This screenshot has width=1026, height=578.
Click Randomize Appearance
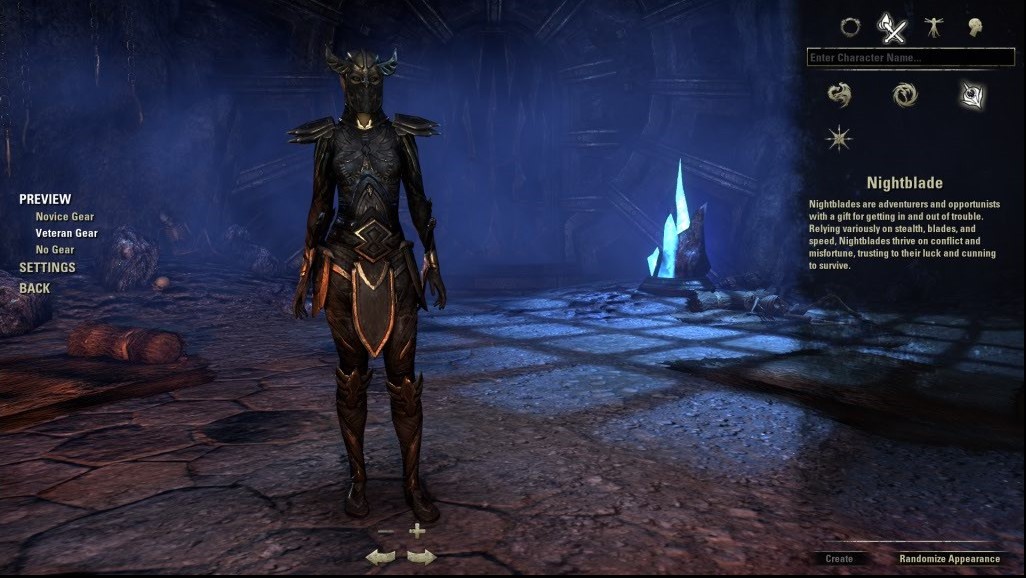[949, 559]
